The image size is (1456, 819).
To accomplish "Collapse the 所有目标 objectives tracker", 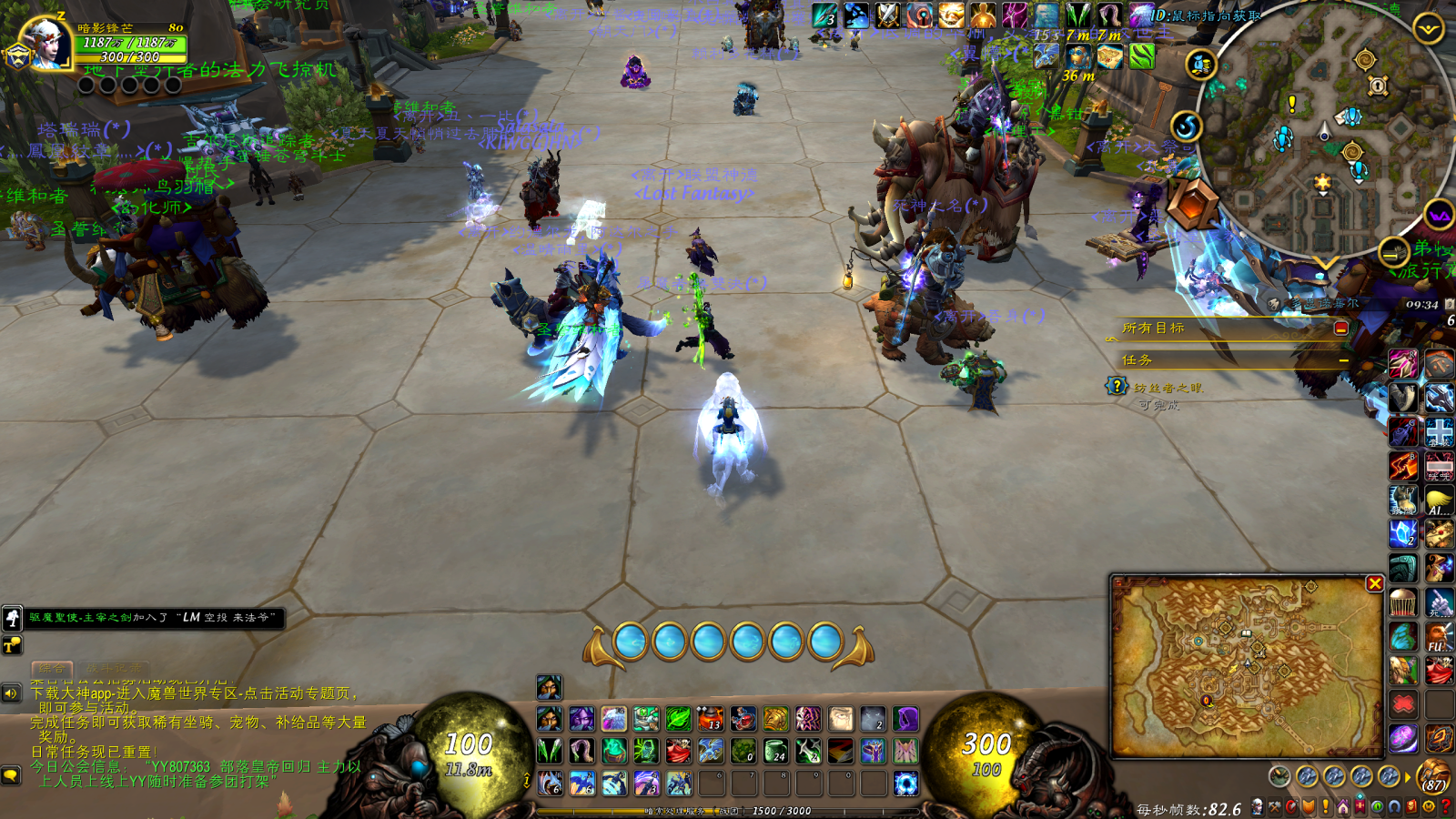I will coord(1340,328).
